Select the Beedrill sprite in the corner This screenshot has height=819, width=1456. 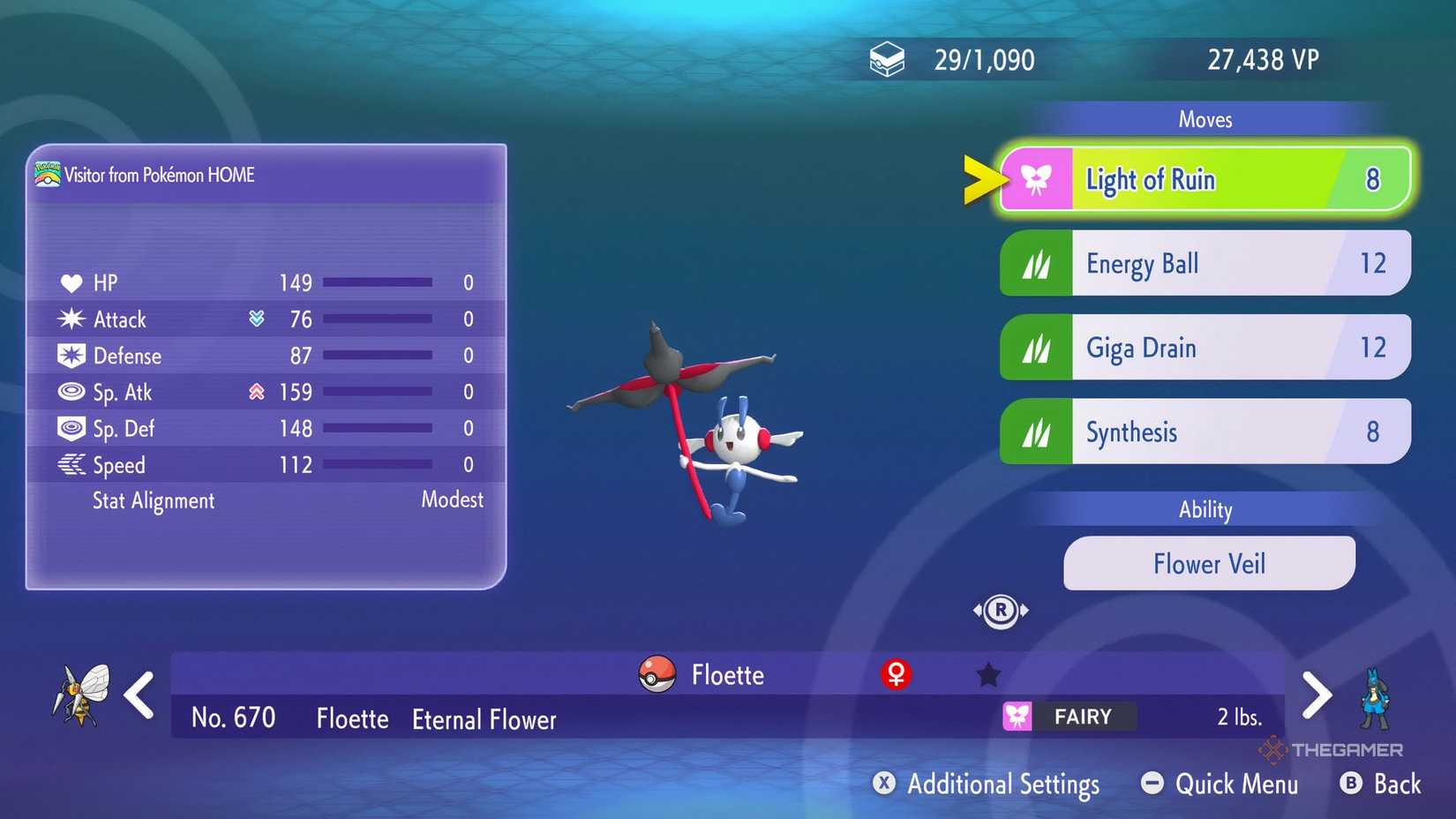[x=84, y=693]
